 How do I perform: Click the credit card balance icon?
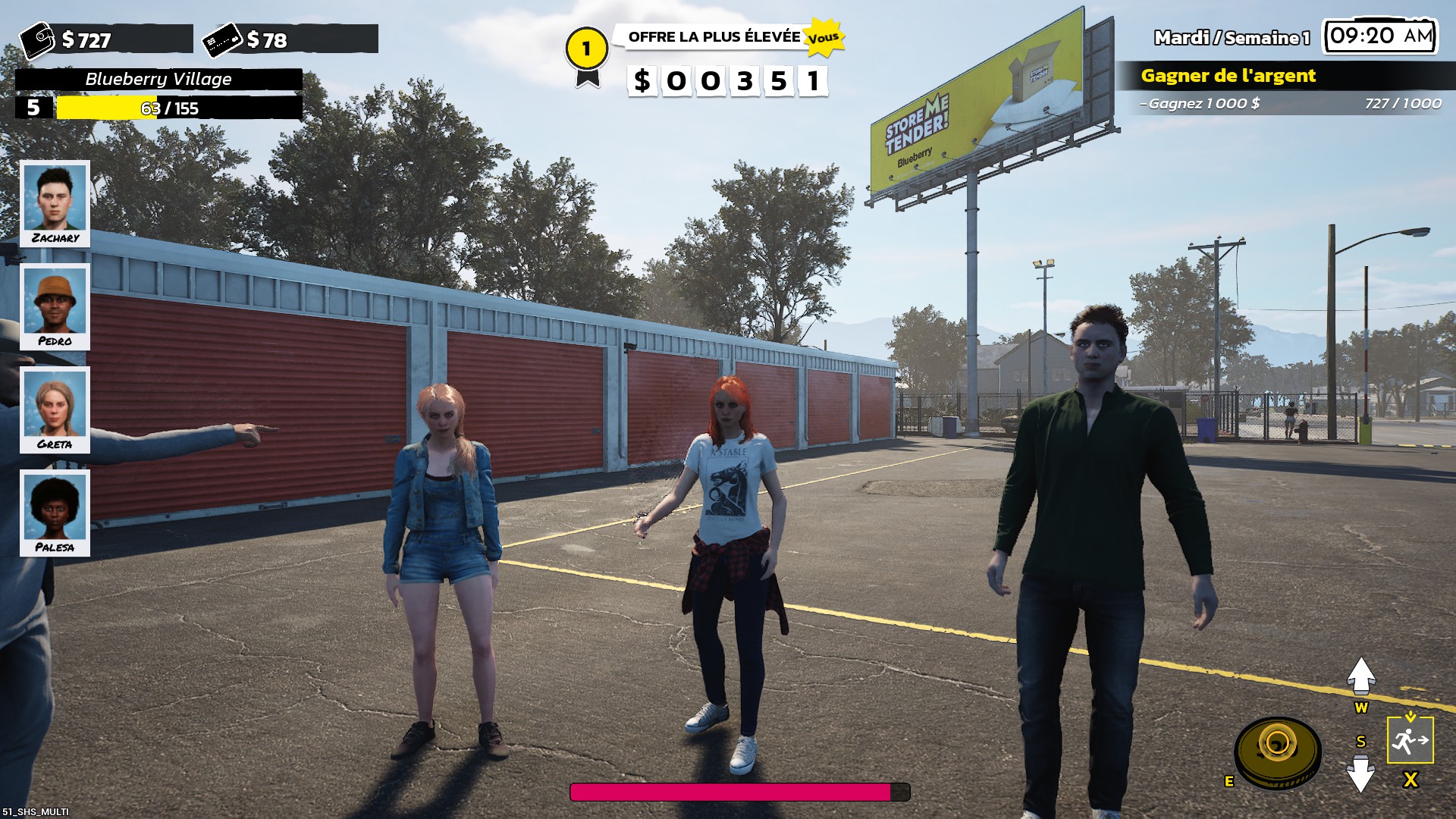tap(223, 39)
